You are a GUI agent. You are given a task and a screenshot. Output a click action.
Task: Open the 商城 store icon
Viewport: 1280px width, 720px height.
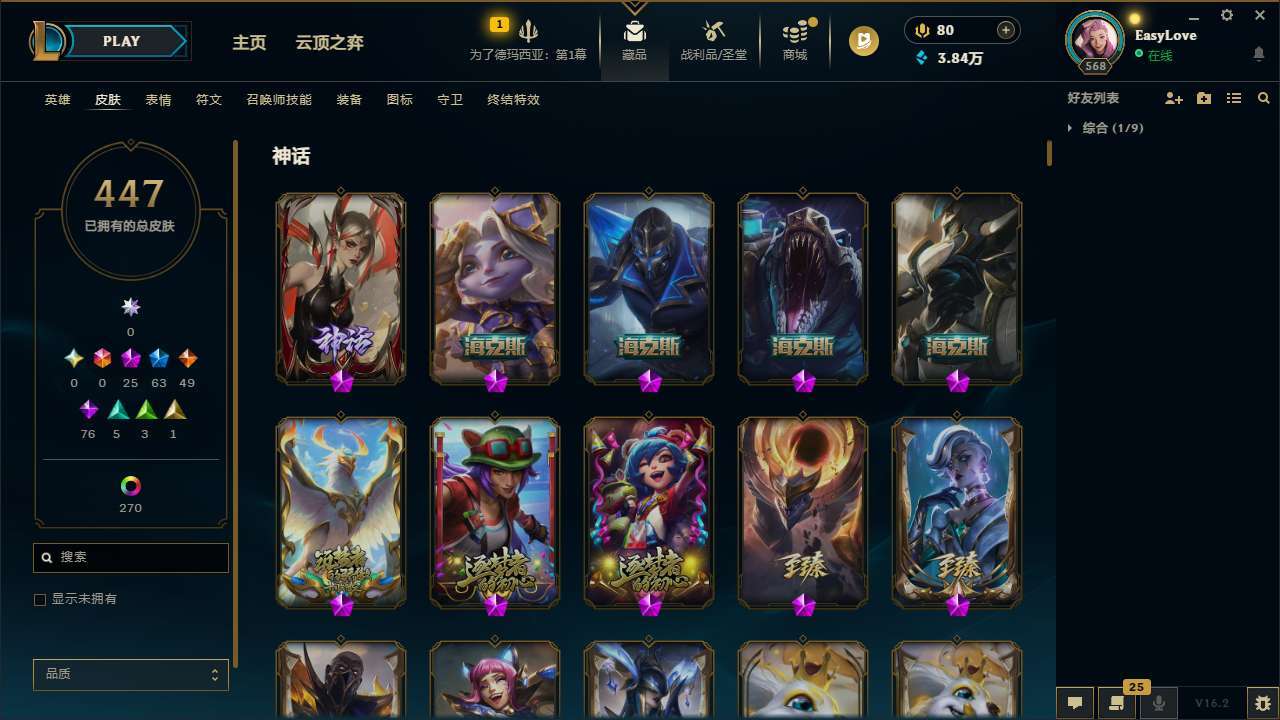(x=795, y=35)
